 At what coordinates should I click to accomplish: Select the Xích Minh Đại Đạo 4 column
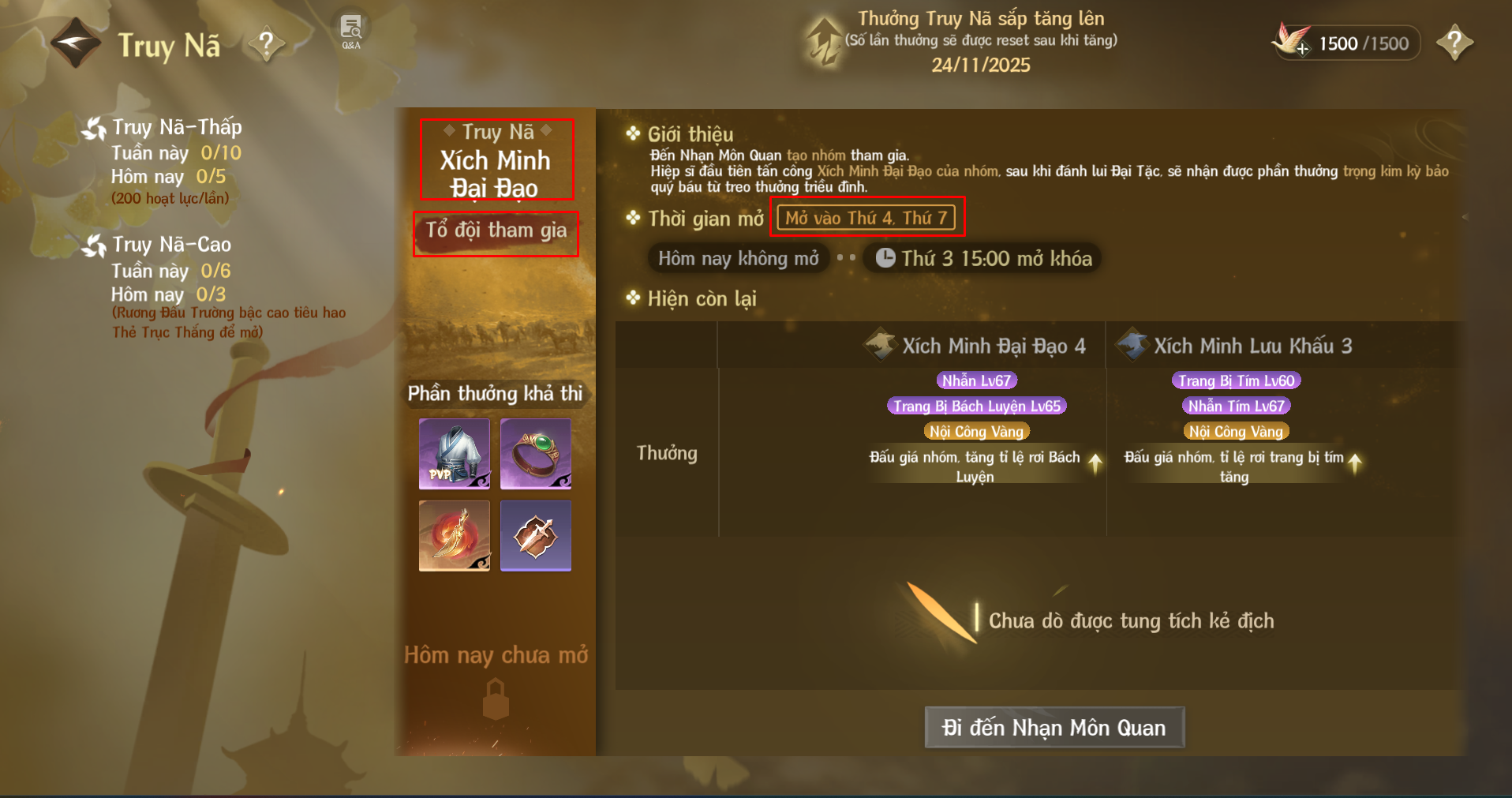pos(977,346)
